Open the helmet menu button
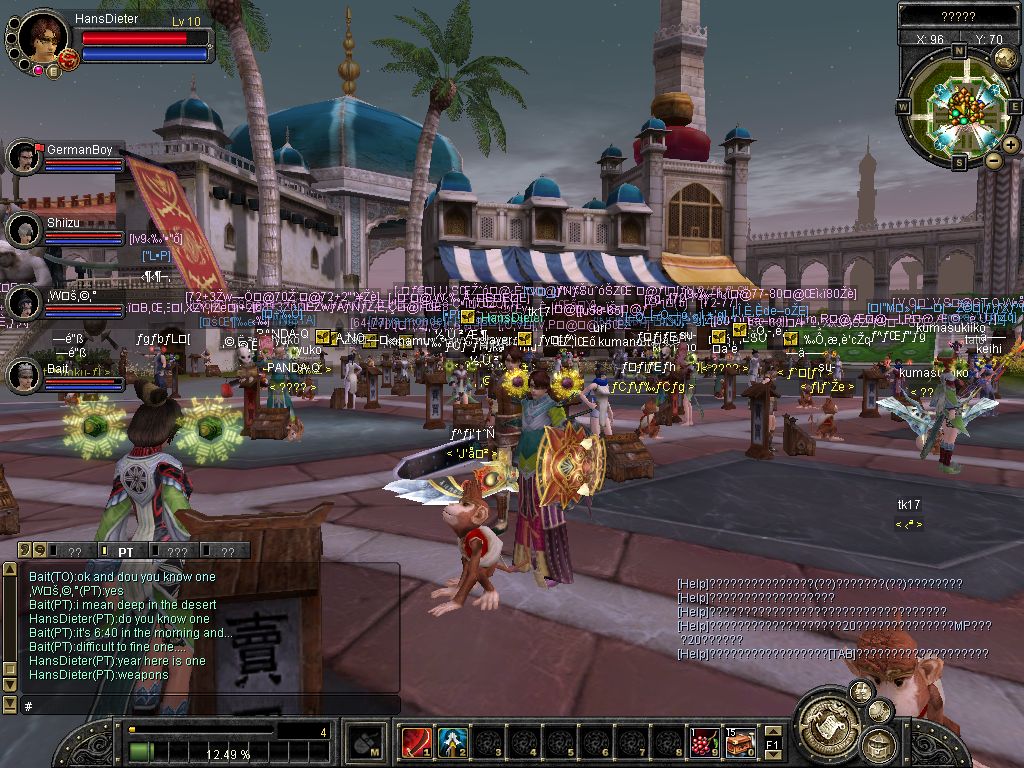 [x=879, y=744]
